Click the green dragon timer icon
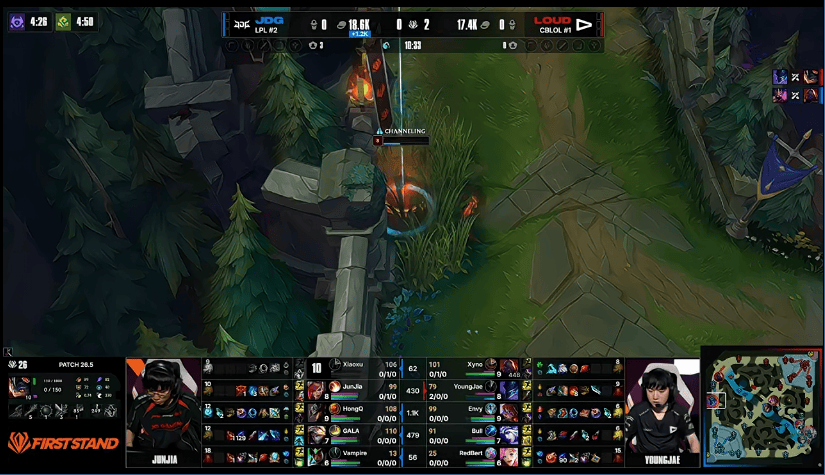Image resolution: width=825 pixels, height=475 pixels. tap(64, 21)
